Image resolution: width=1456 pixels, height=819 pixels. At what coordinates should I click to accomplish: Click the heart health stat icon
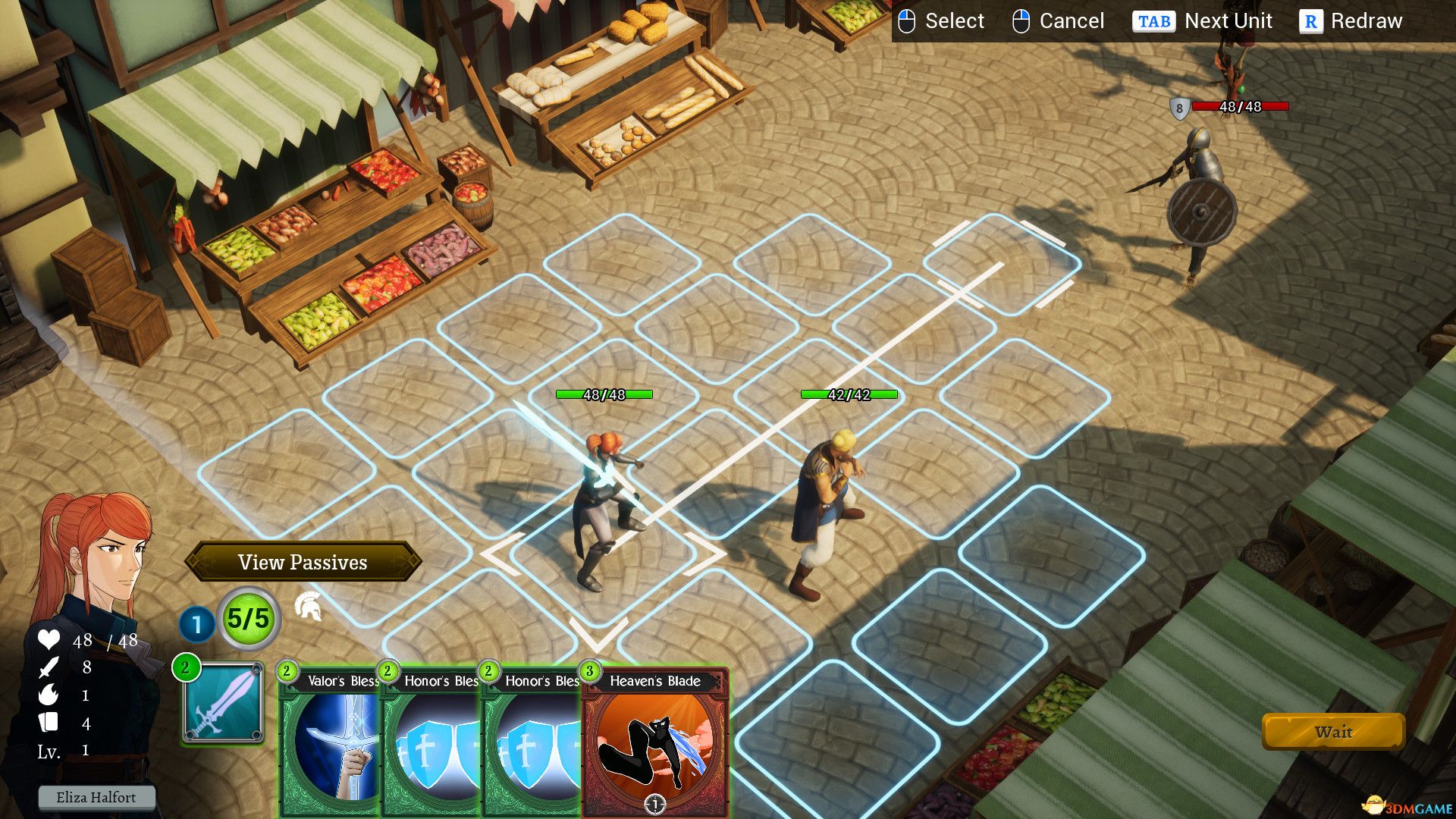tap(48, 641)
